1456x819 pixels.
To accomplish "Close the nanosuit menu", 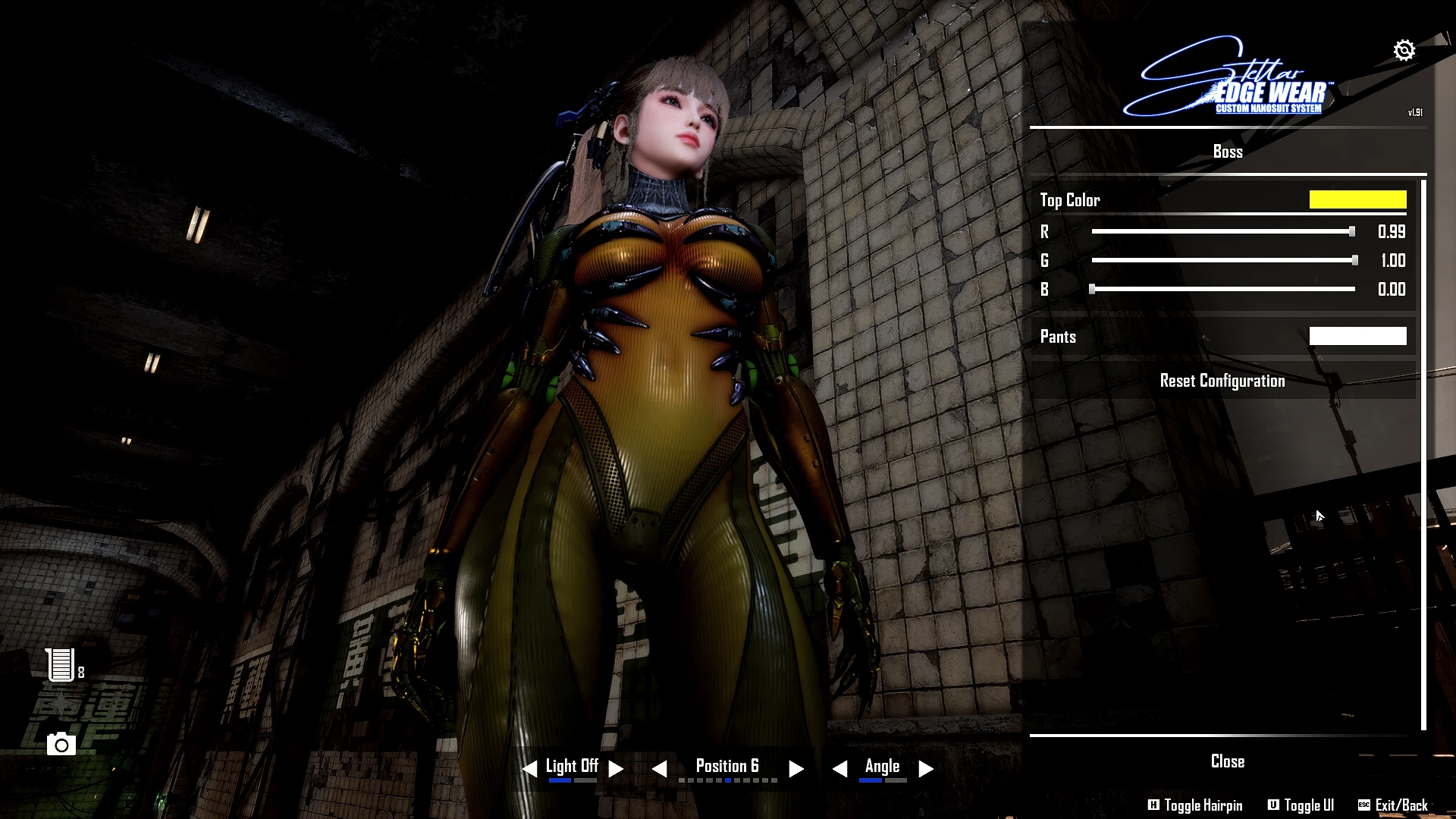I will (1227, 761).
